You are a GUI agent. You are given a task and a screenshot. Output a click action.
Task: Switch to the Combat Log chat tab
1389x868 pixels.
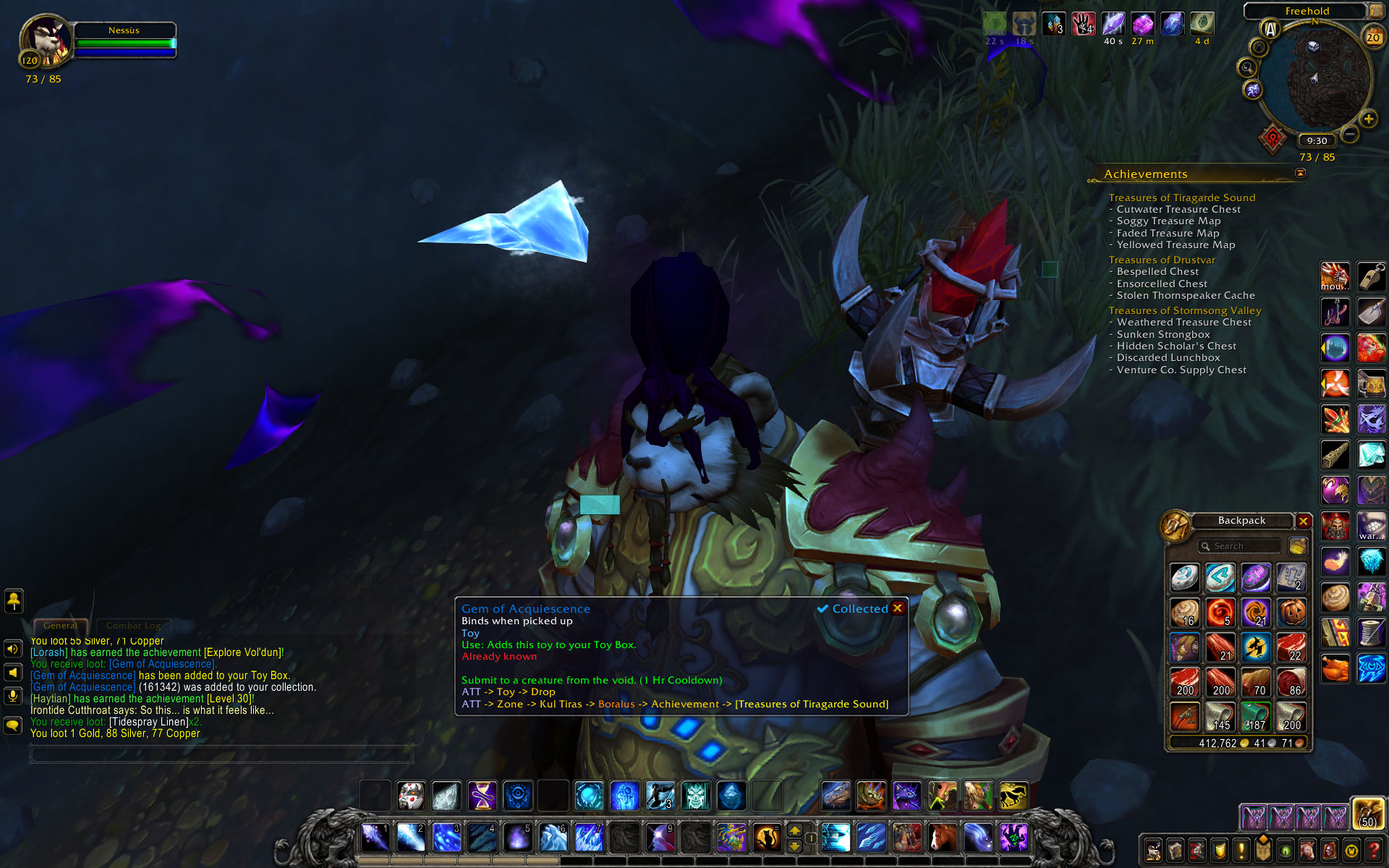pyautogui.click(x=133, y=626)
